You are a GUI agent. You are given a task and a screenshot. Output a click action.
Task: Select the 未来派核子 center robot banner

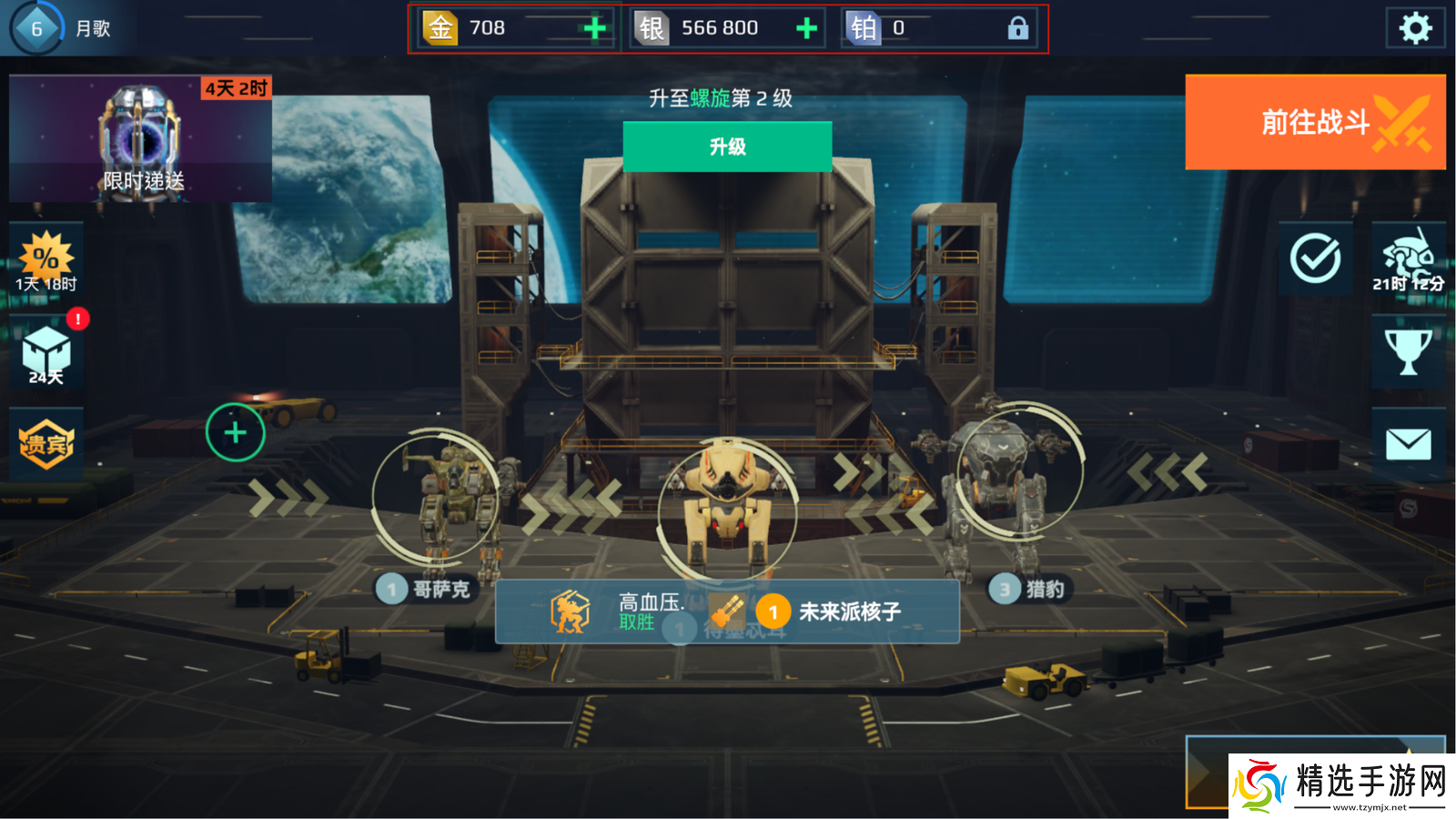pyautogui.click(x=726, y=612)
